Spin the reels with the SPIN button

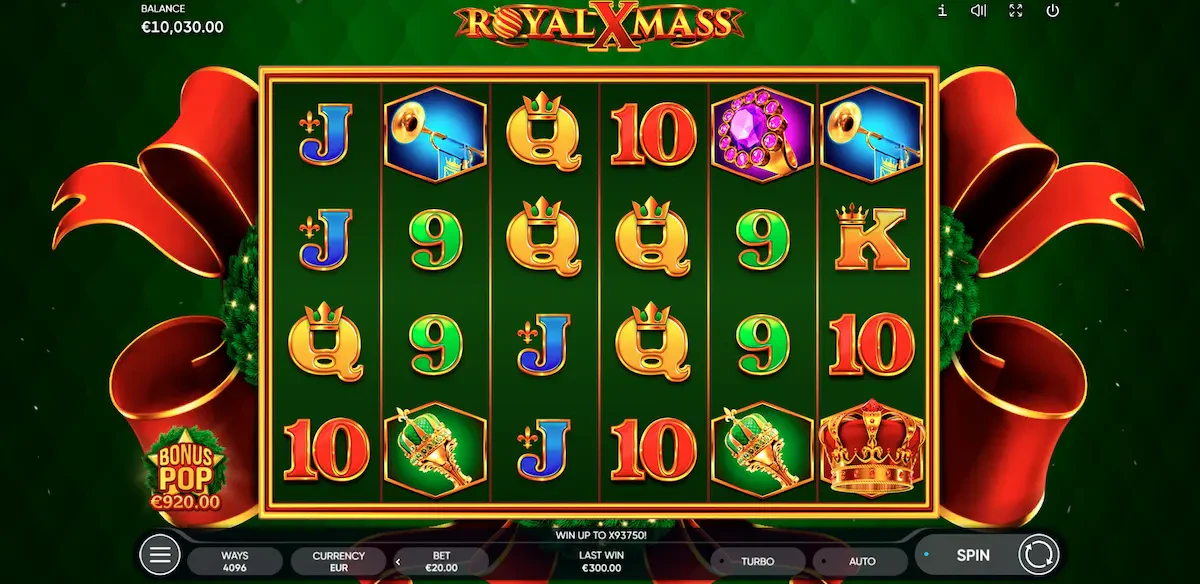(972, 554)
